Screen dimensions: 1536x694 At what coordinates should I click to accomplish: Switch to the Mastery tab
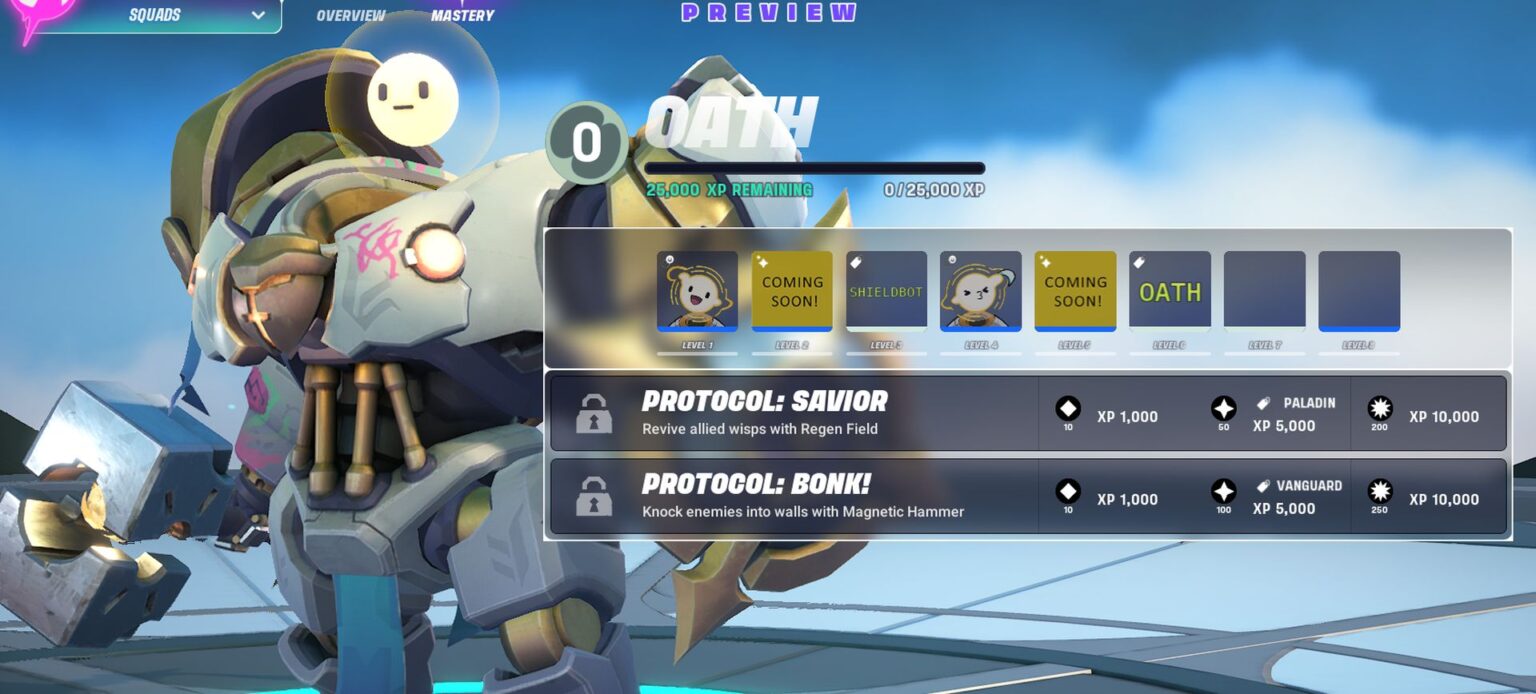[x=462, y=15]
